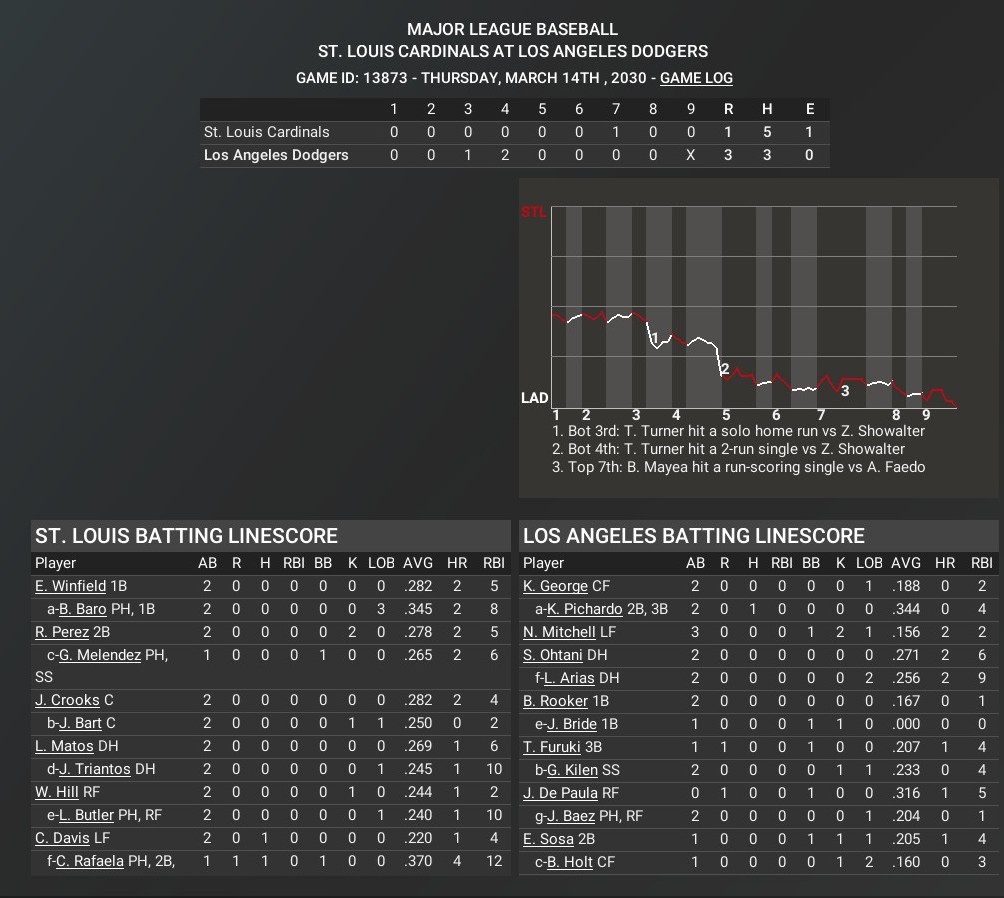
Task: Select W. Hill's player link
Action: click(57, 792)
